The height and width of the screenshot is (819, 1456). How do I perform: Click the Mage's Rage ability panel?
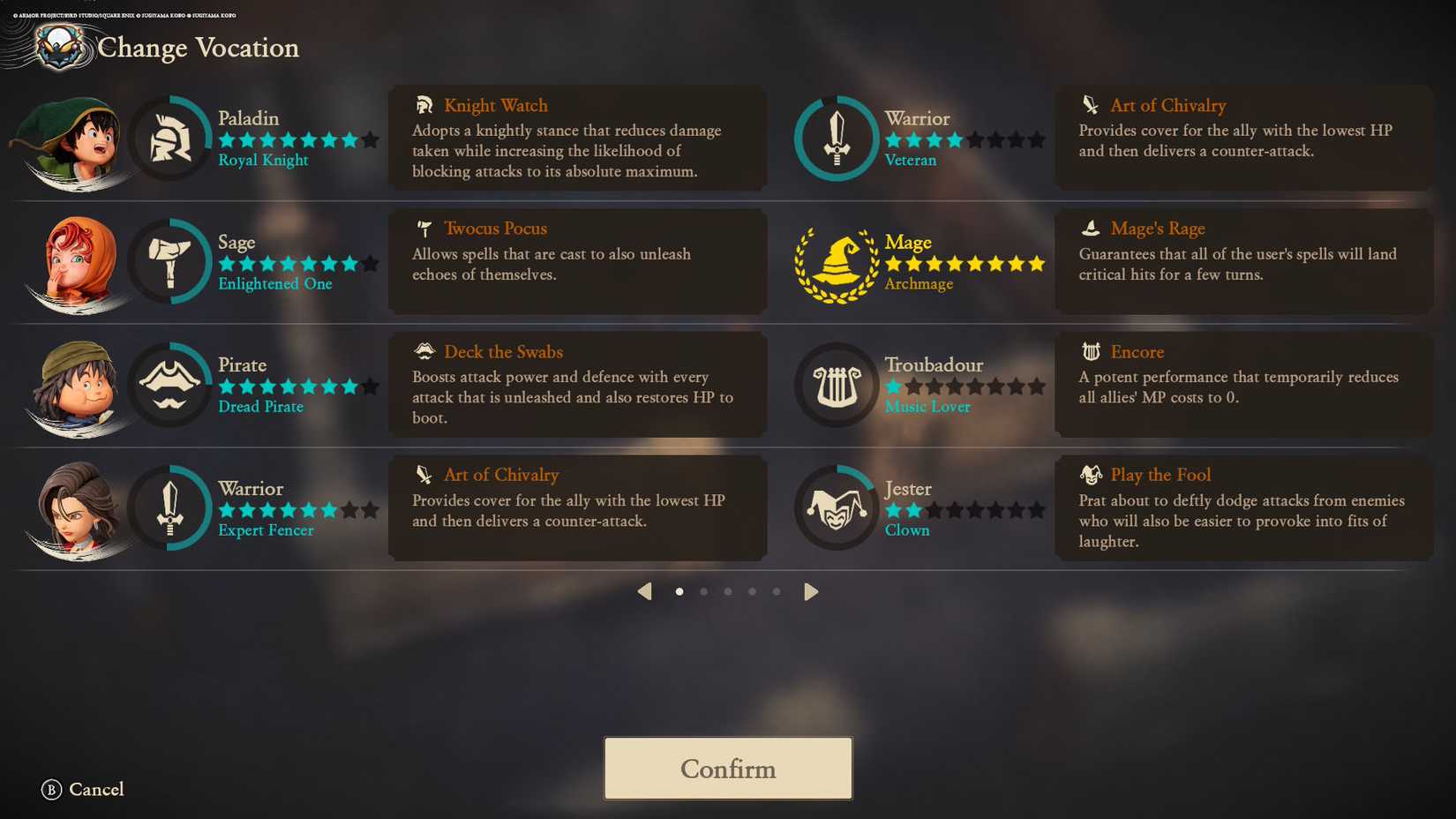tap(1243, 262)
